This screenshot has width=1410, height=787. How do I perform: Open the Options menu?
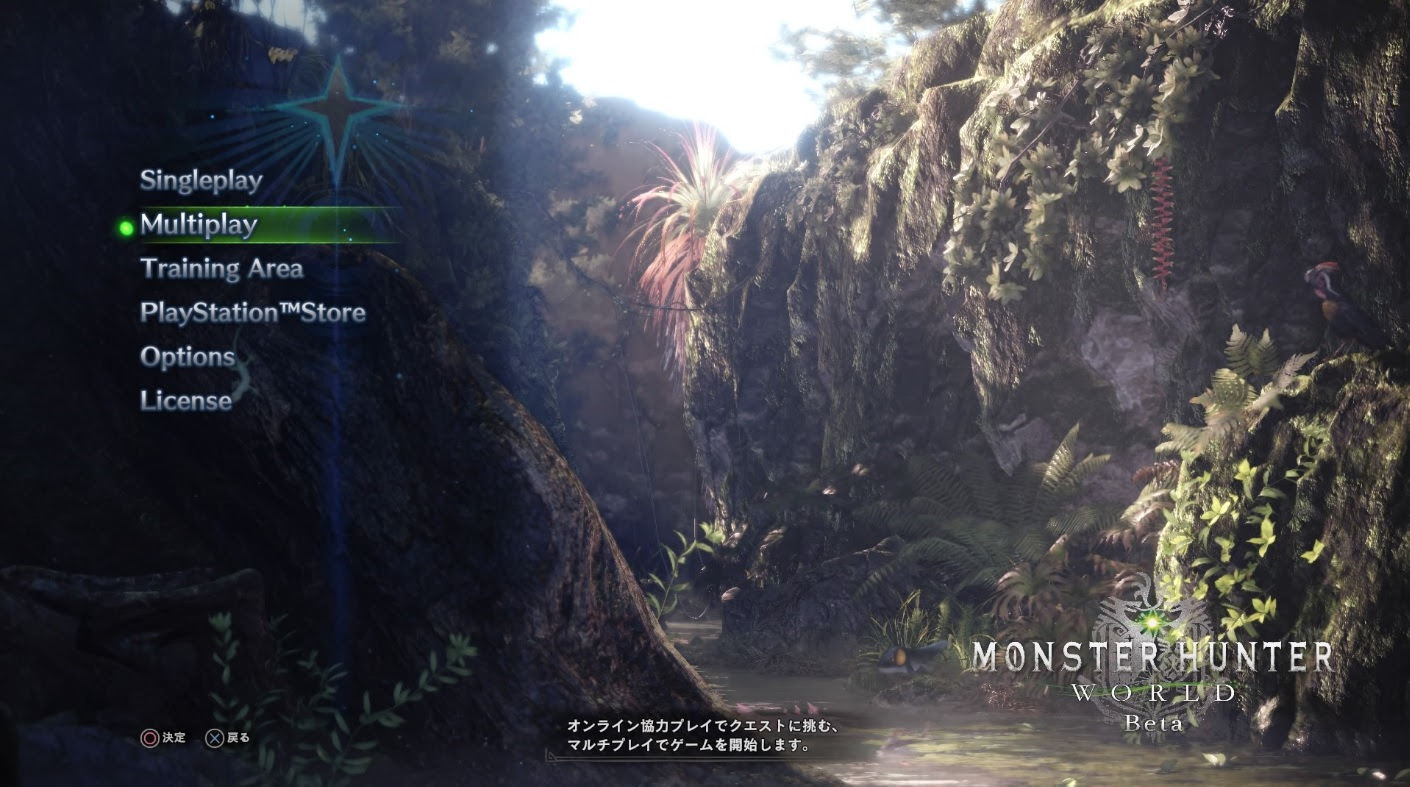(x=187, y=357)
